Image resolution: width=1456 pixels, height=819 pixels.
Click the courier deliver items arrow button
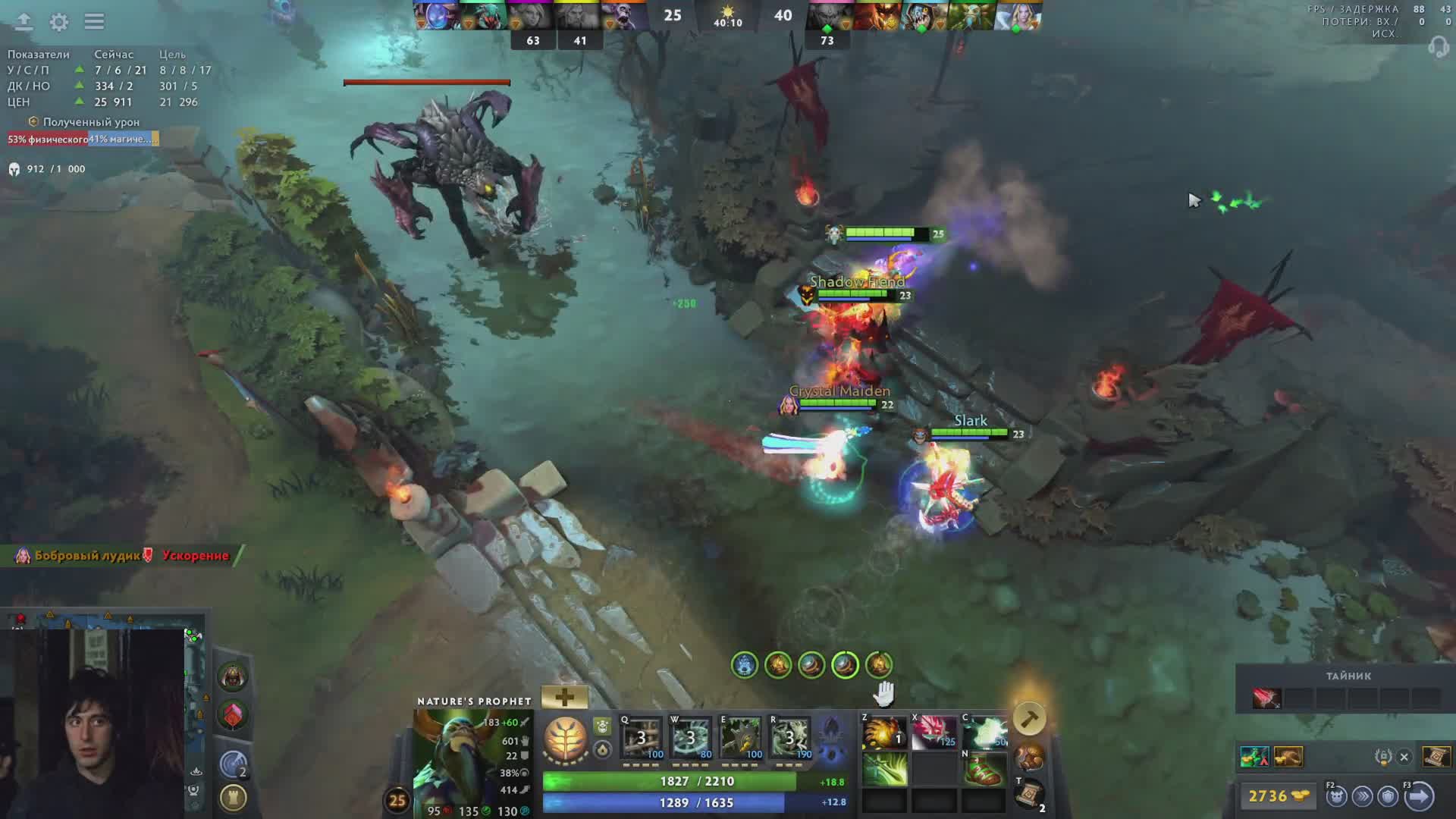point(1419,796)
